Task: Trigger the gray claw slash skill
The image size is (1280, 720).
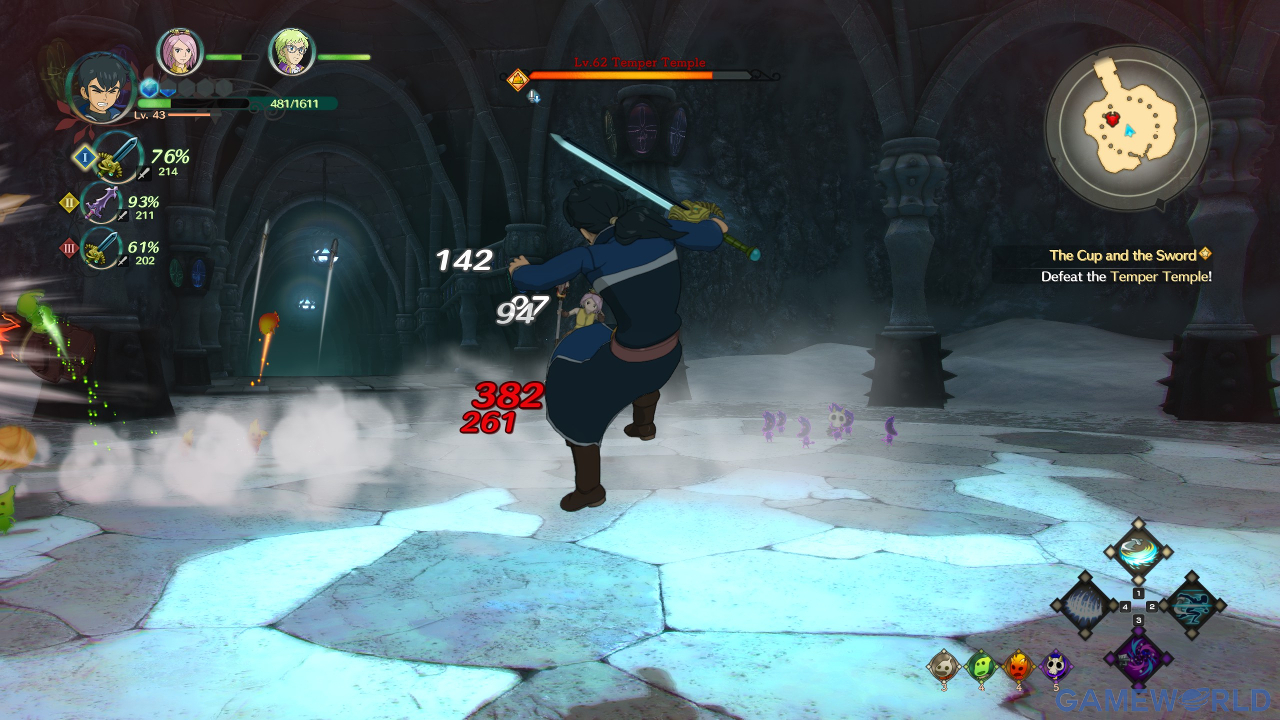Action: [x=1085, y=605]
